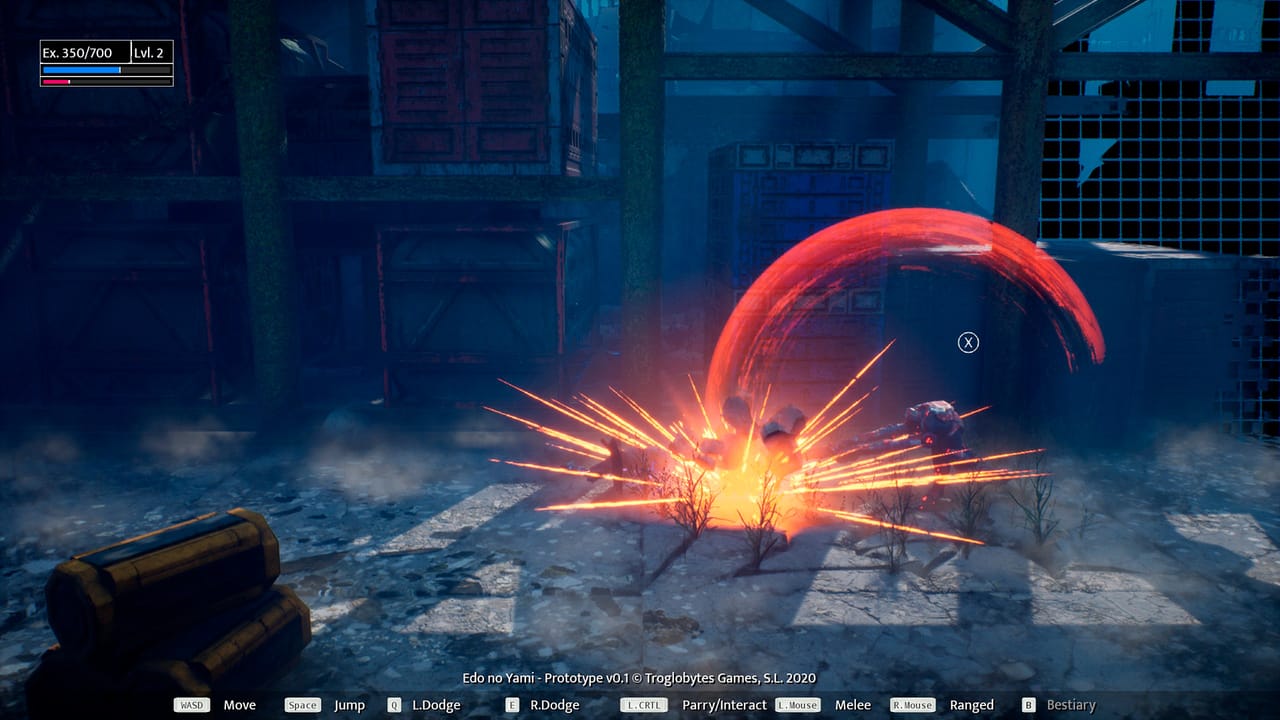Select the Move label in the control bar
Screen dimensions: 1280x720
(239, 704)
